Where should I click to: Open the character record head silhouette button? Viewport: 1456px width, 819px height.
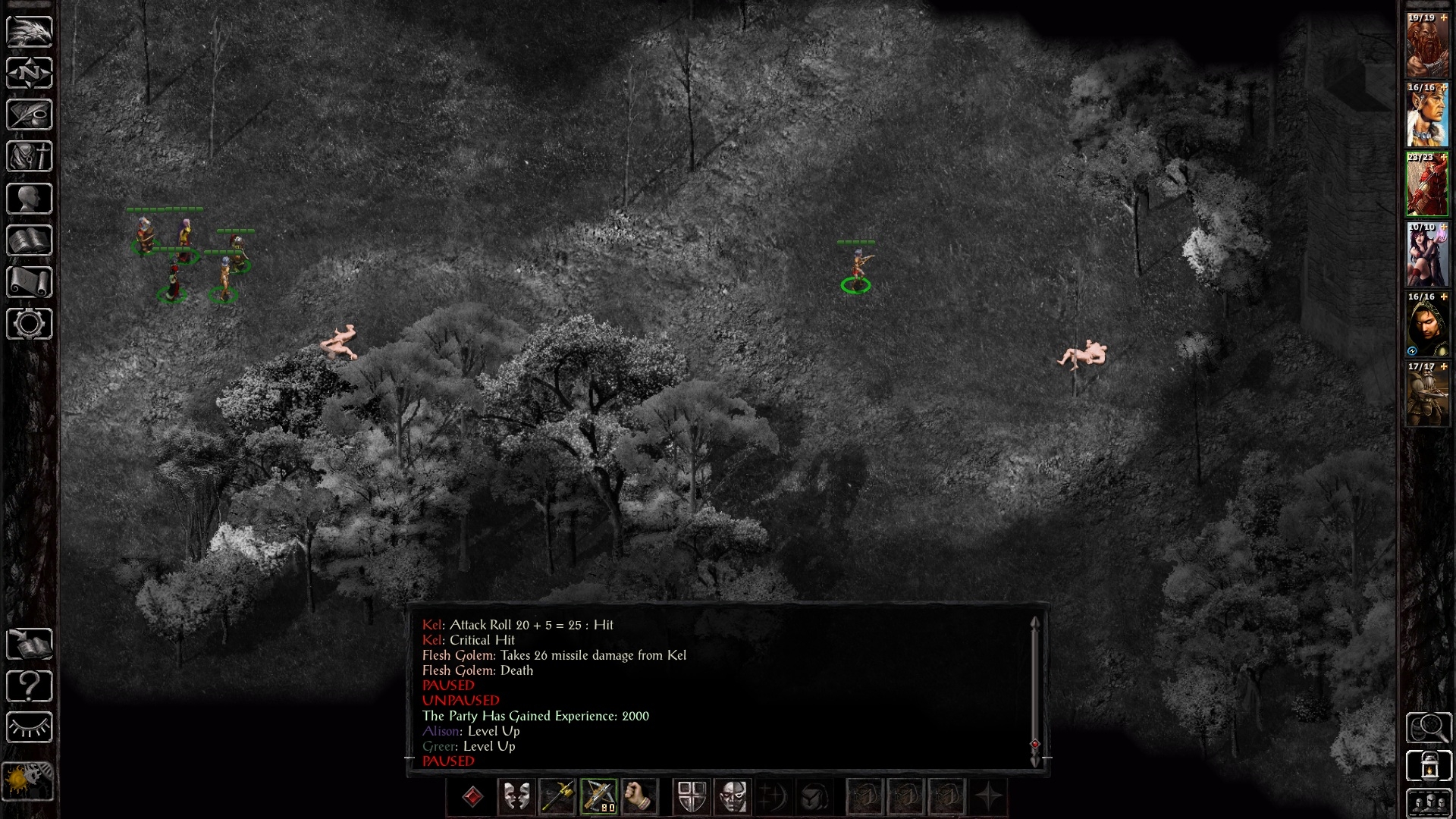point(30,199)
